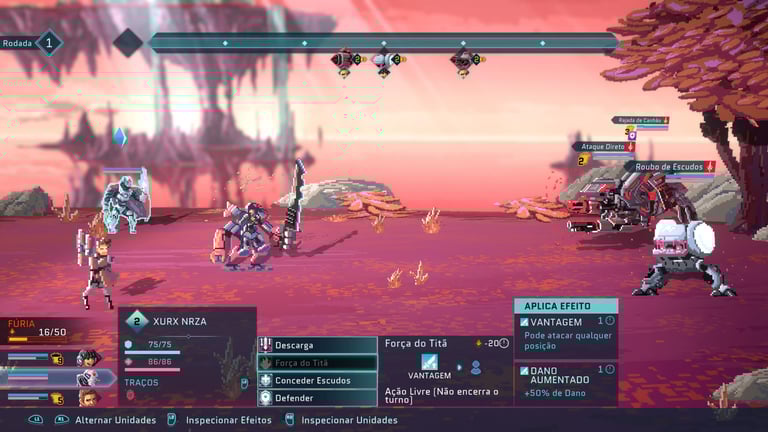Select the bottom party member portrait

(x=88, y=398)
